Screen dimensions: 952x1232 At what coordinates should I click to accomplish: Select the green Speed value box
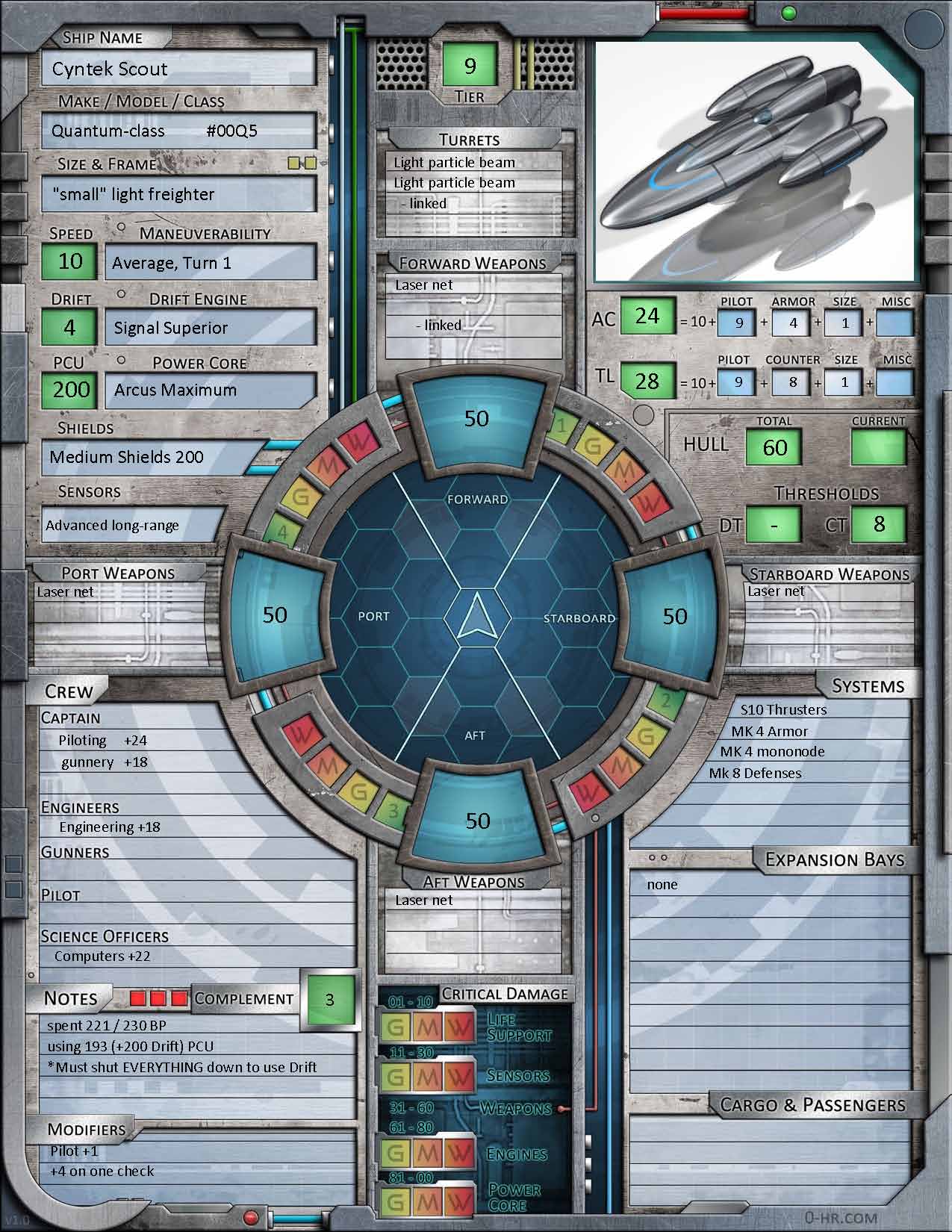tap(70, 261)
